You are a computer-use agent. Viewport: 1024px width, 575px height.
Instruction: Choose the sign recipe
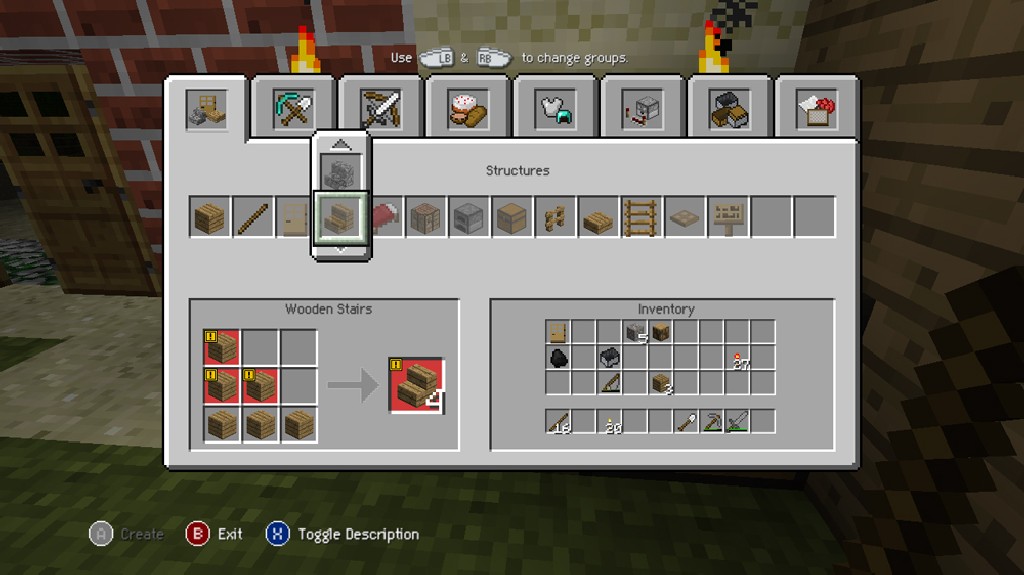[x=727, y=217]
